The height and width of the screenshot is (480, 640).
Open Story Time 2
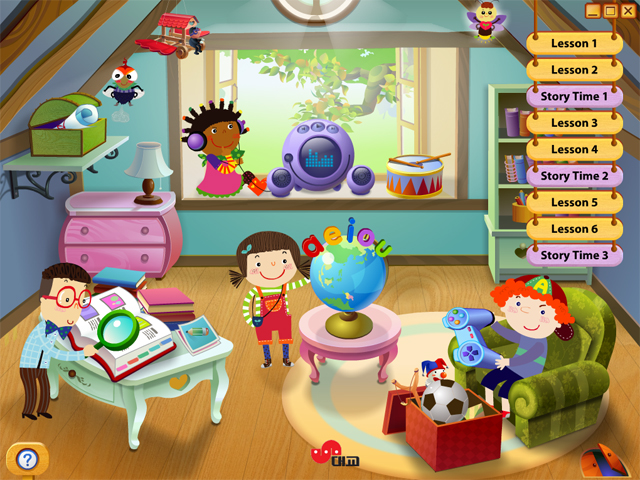[574, 176]
